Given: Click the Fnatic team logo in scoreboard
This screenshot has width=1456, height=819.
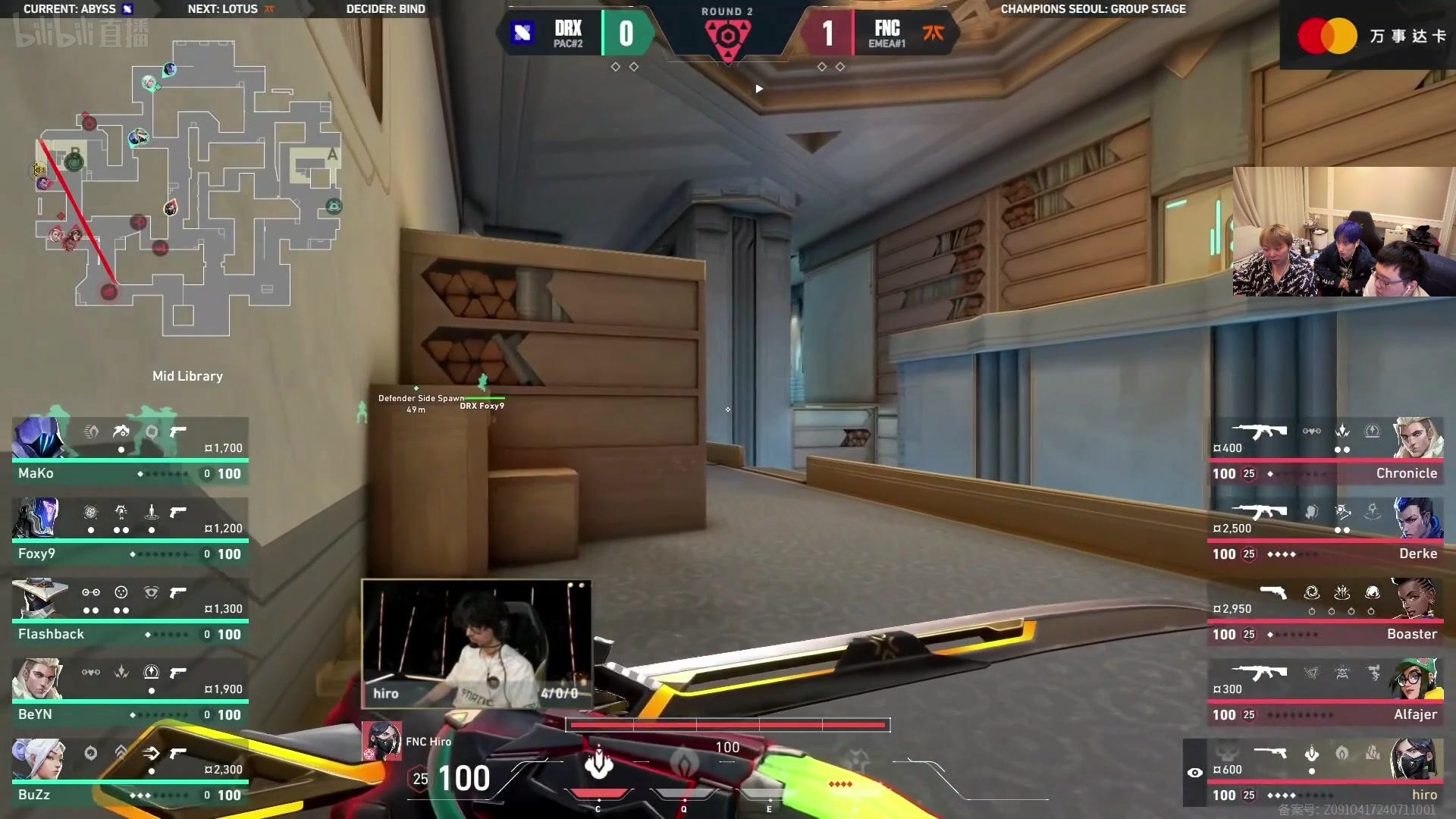Looking at the screenshot, I should point(934,33).
